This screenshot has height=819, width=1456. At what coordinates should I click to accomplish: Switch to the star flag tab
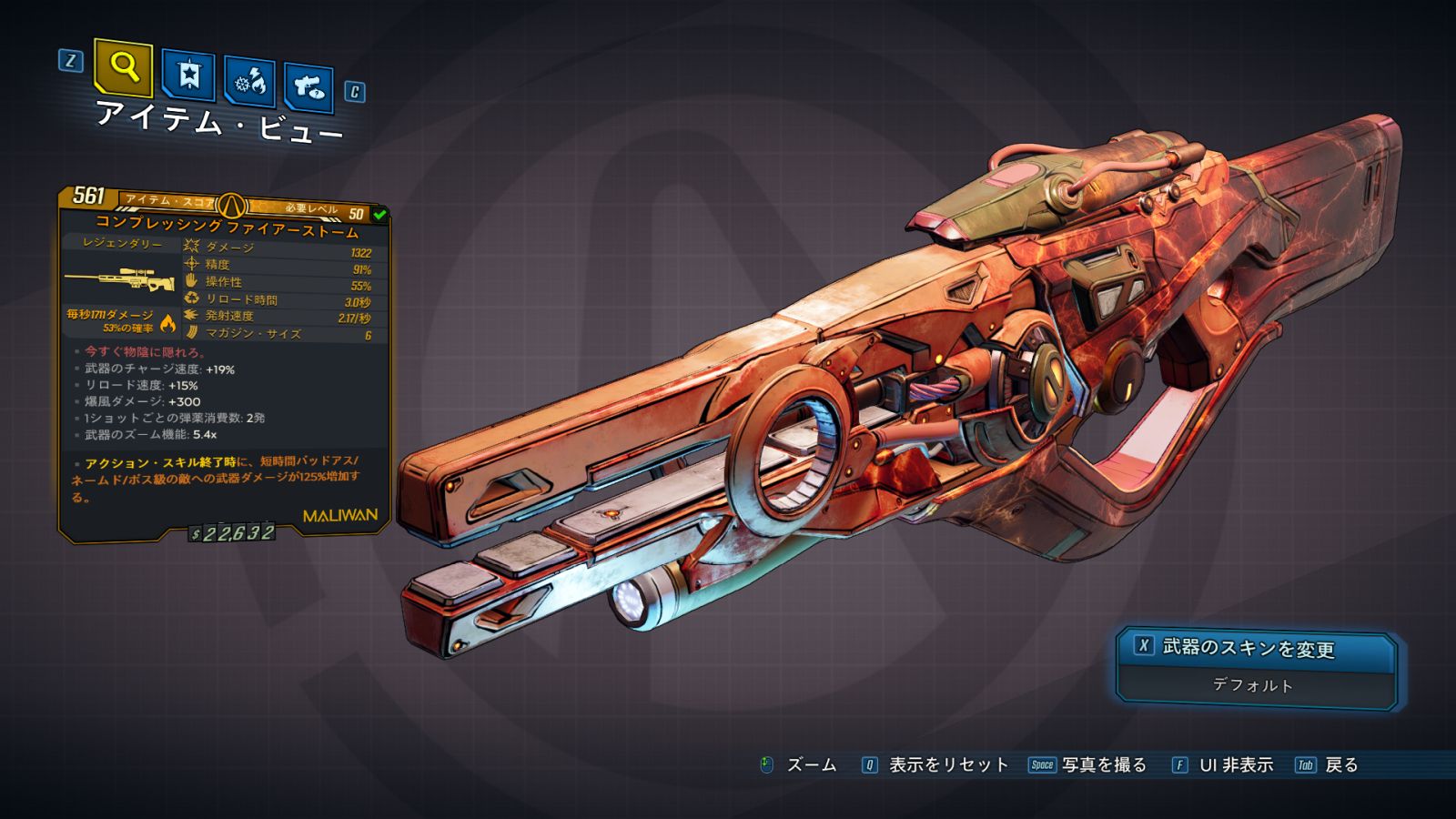[x=188, y=76]
